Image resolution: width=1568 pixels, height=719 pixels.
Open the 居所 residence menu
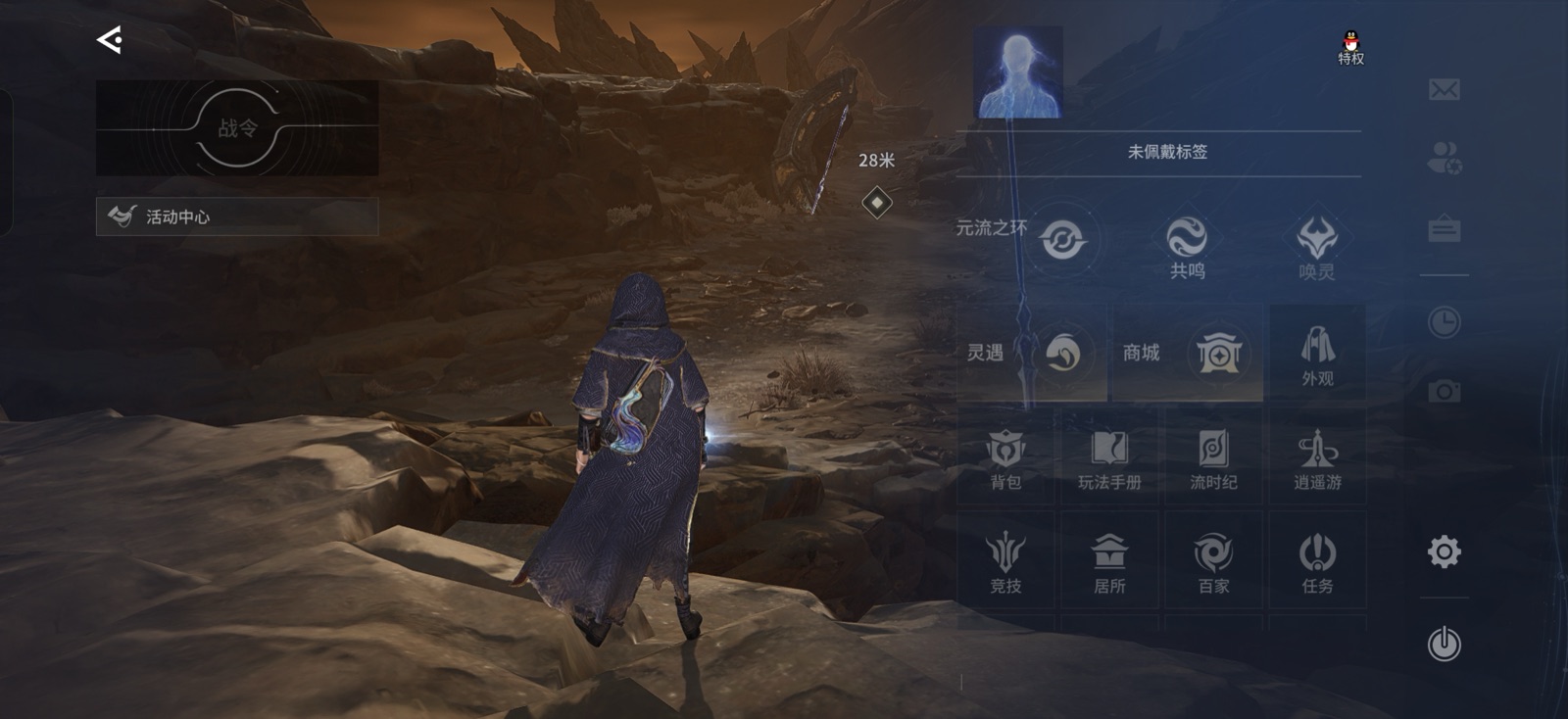tap(1107, 558)
